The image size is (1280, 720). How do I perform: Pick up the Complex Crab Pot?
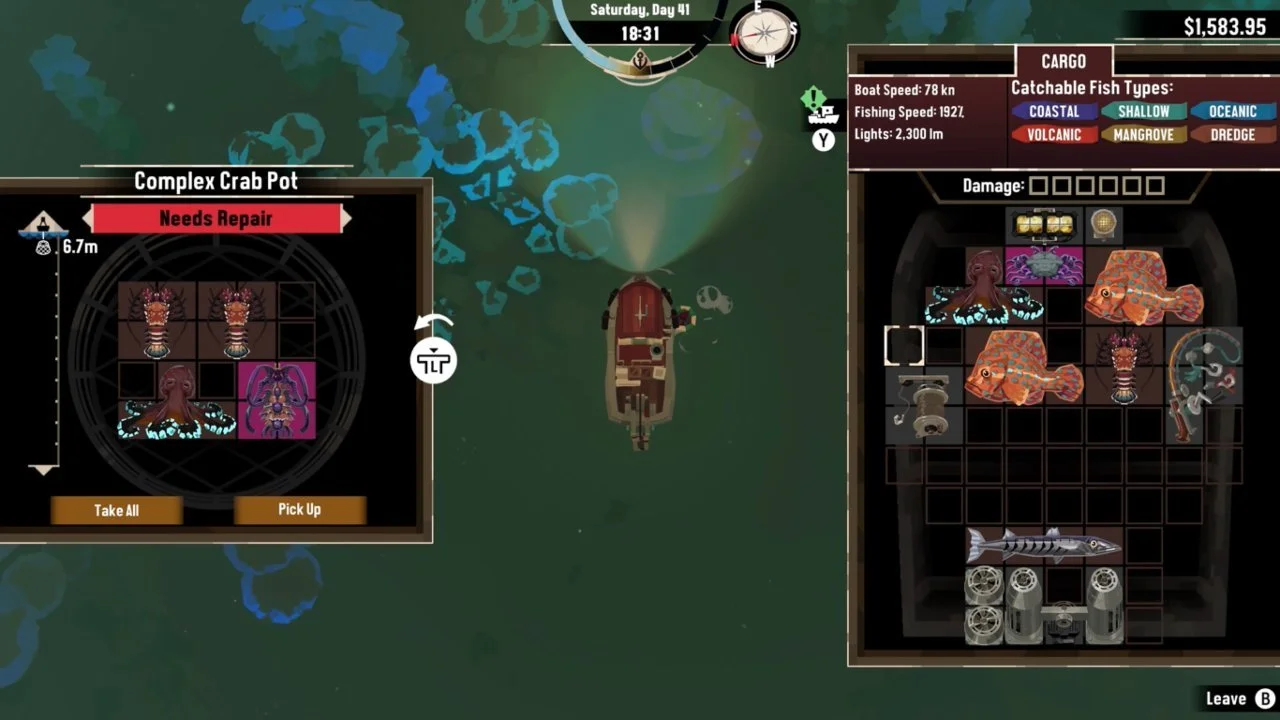tap(299, 510)
